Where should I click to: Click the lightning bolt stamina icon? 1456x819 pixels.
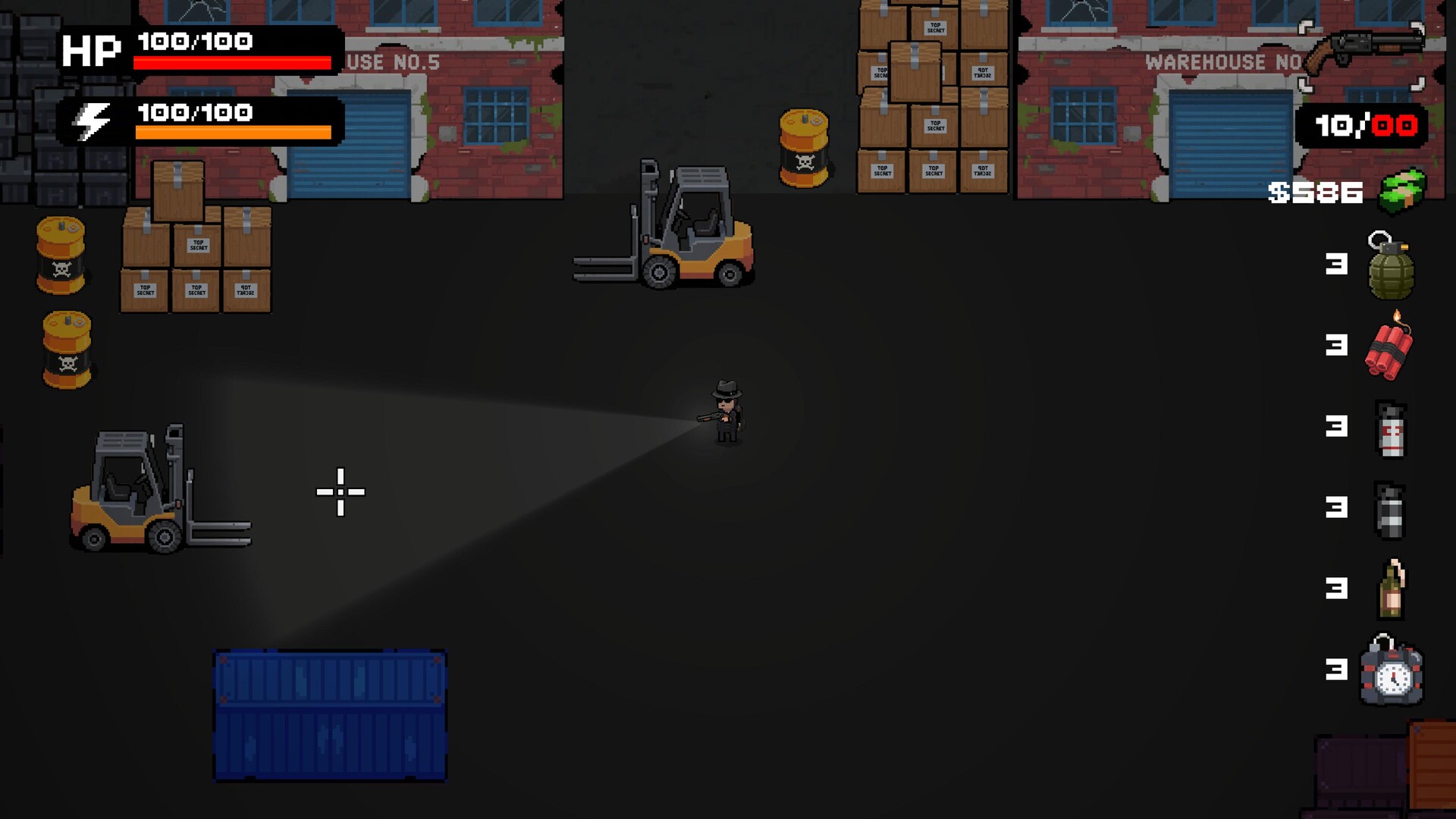[91, 120]
